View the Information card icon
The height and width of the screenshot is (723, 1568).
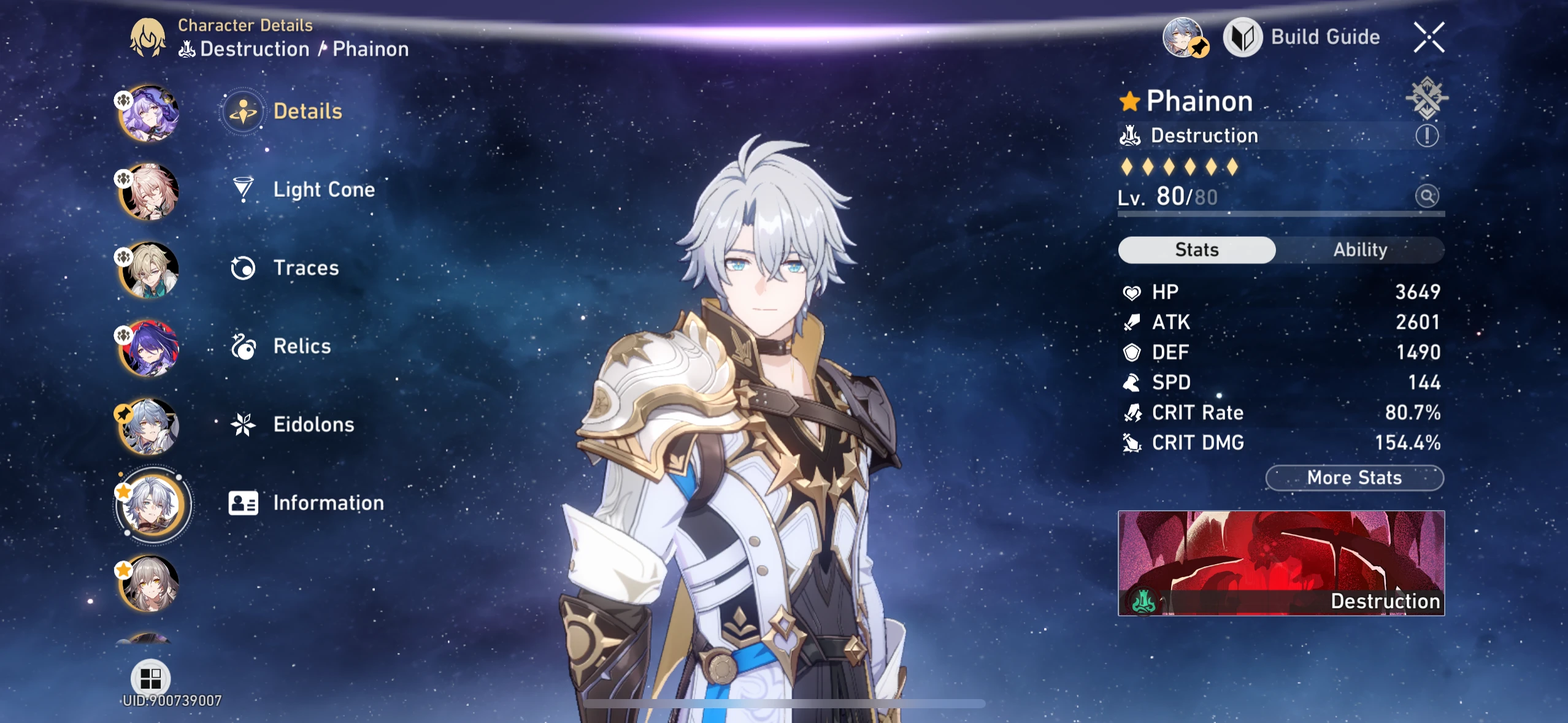coord(243,503)
